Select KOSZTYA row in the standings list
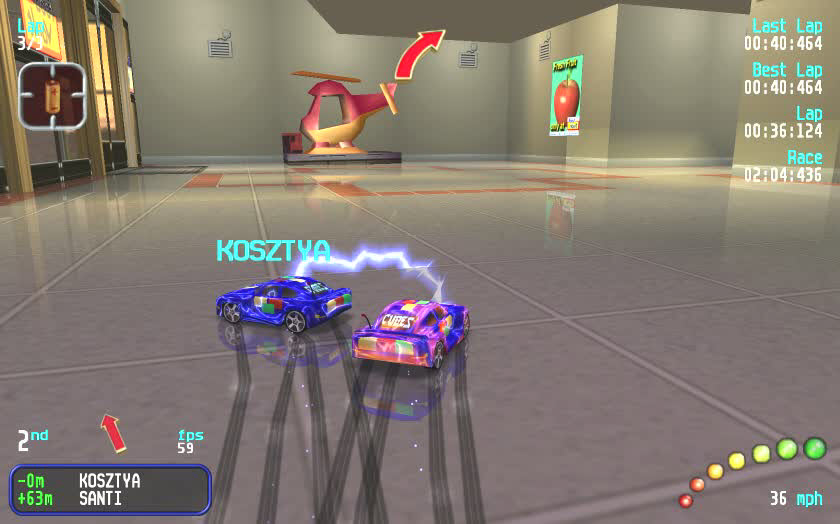 (110, 481)
